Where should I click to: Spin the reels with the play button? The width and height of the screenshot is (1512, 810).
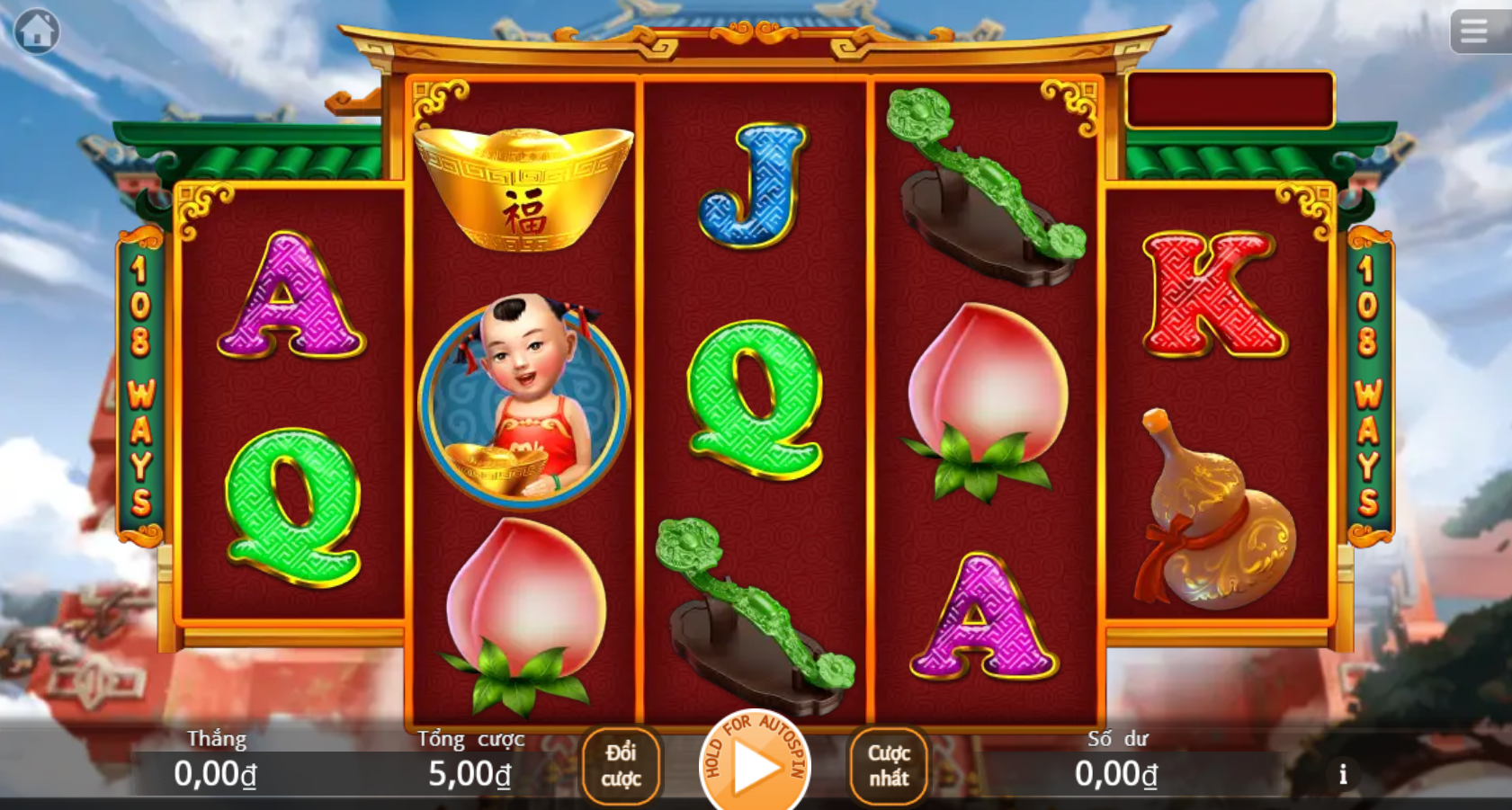click(756, 767)
